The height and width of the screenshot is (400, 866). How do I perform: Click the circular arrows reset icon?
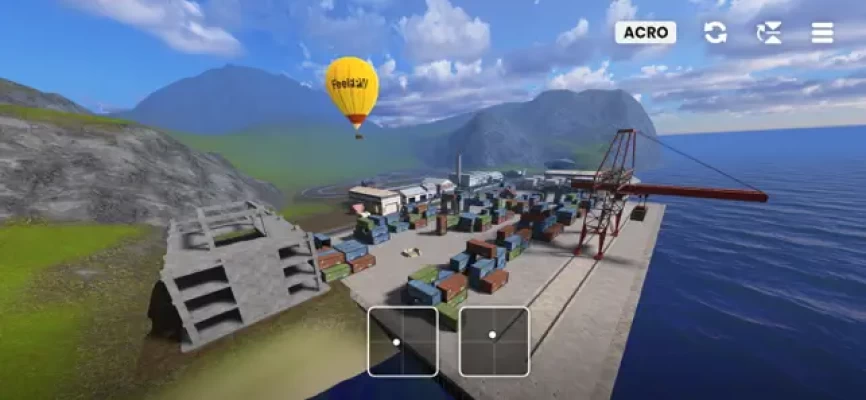715,32
